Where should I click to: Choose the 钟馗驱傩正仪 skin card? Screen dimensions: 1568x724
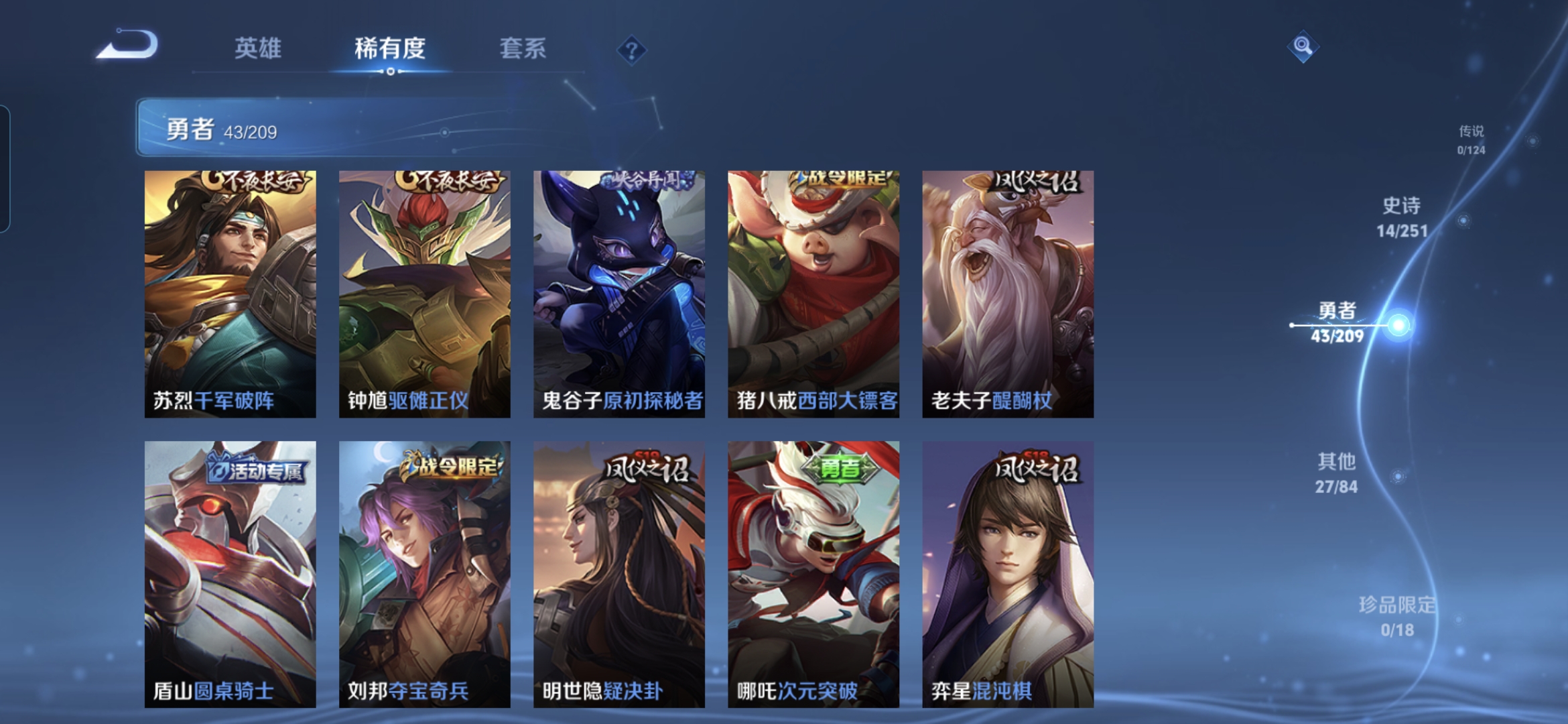tap(425, 294)
